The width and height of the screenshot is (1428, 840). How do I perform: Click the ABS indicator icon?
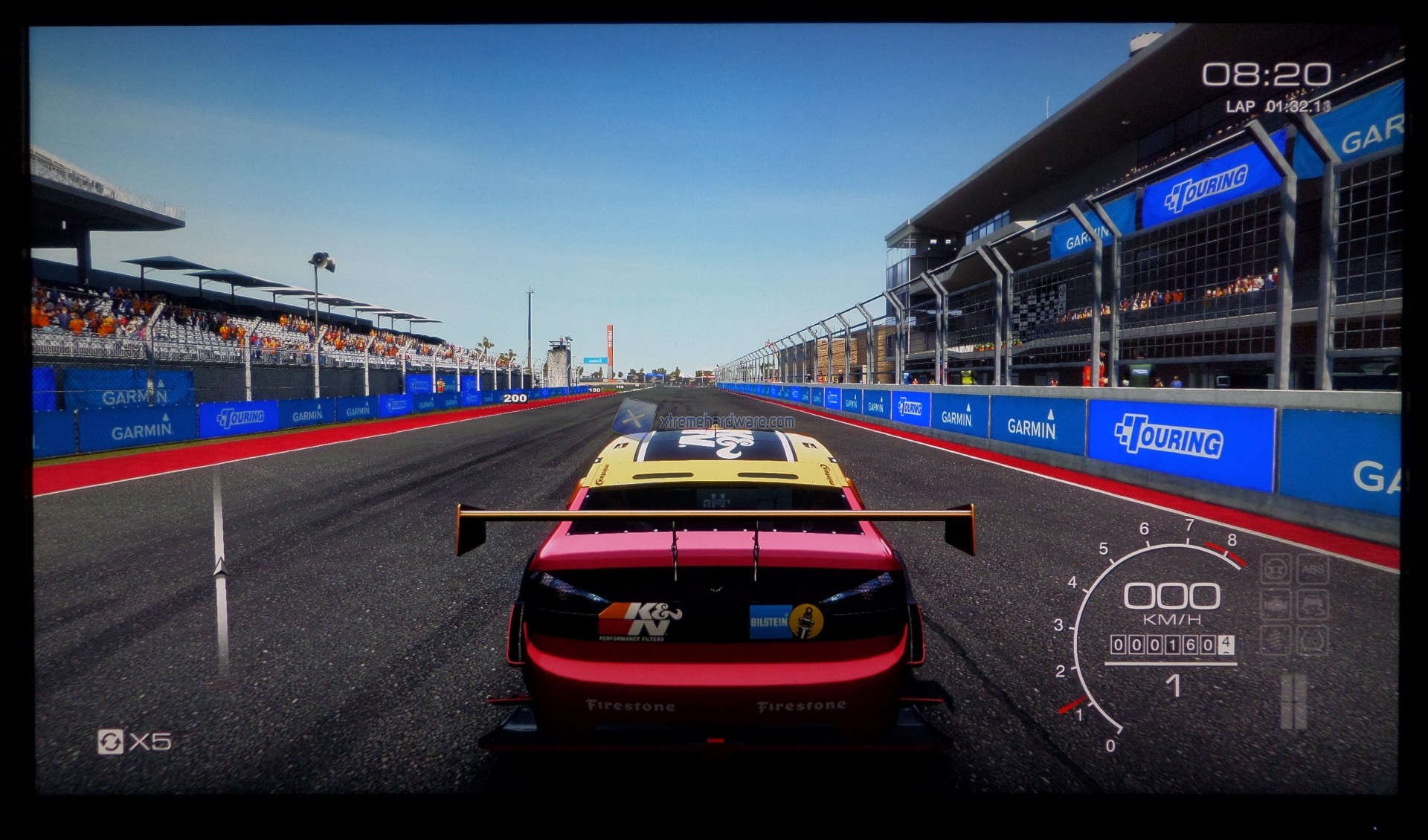click(1313, 570)
